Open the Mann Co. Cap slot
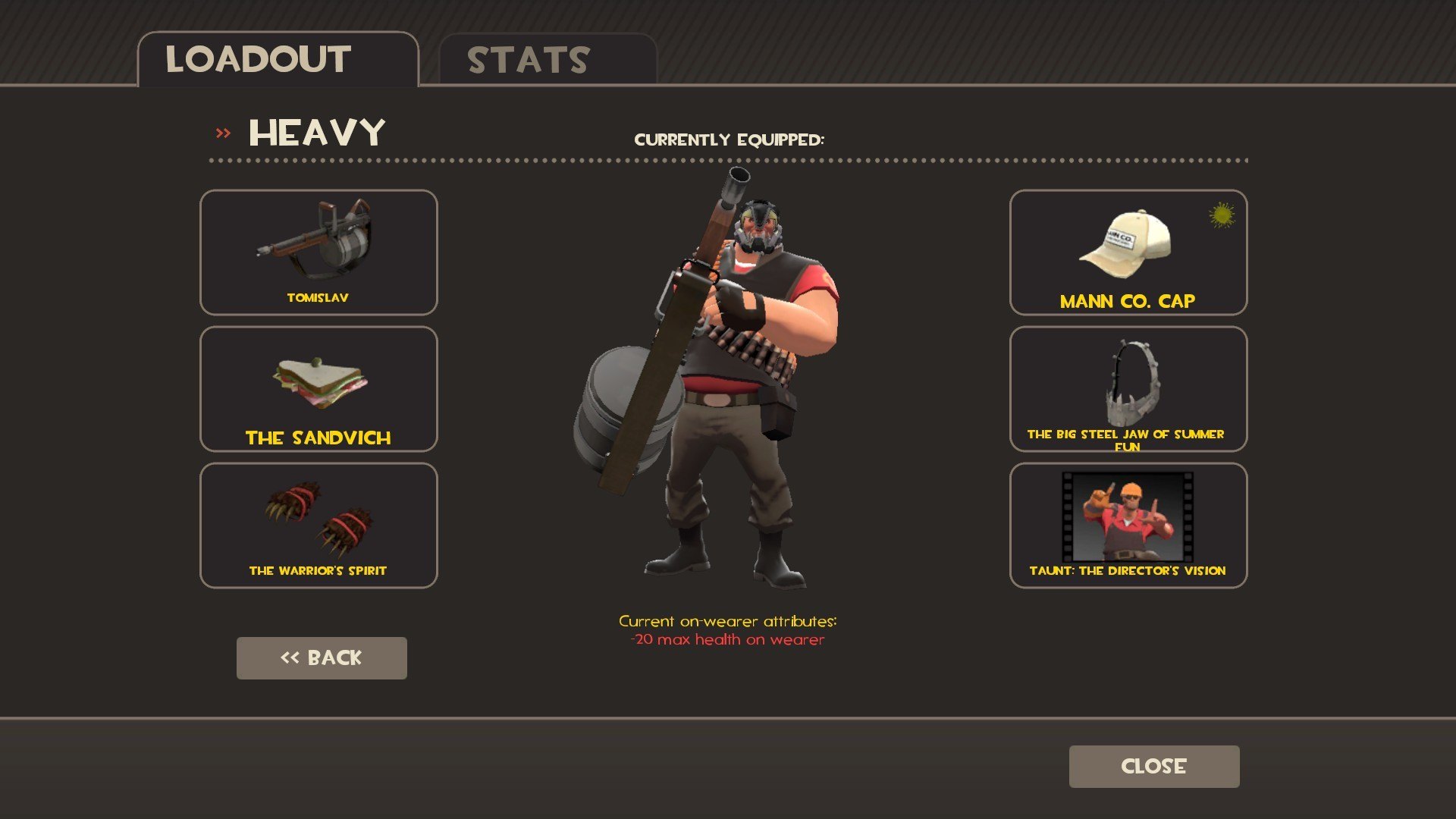The width and height of the screenshot is (1456, 819). pos(1128,252)
